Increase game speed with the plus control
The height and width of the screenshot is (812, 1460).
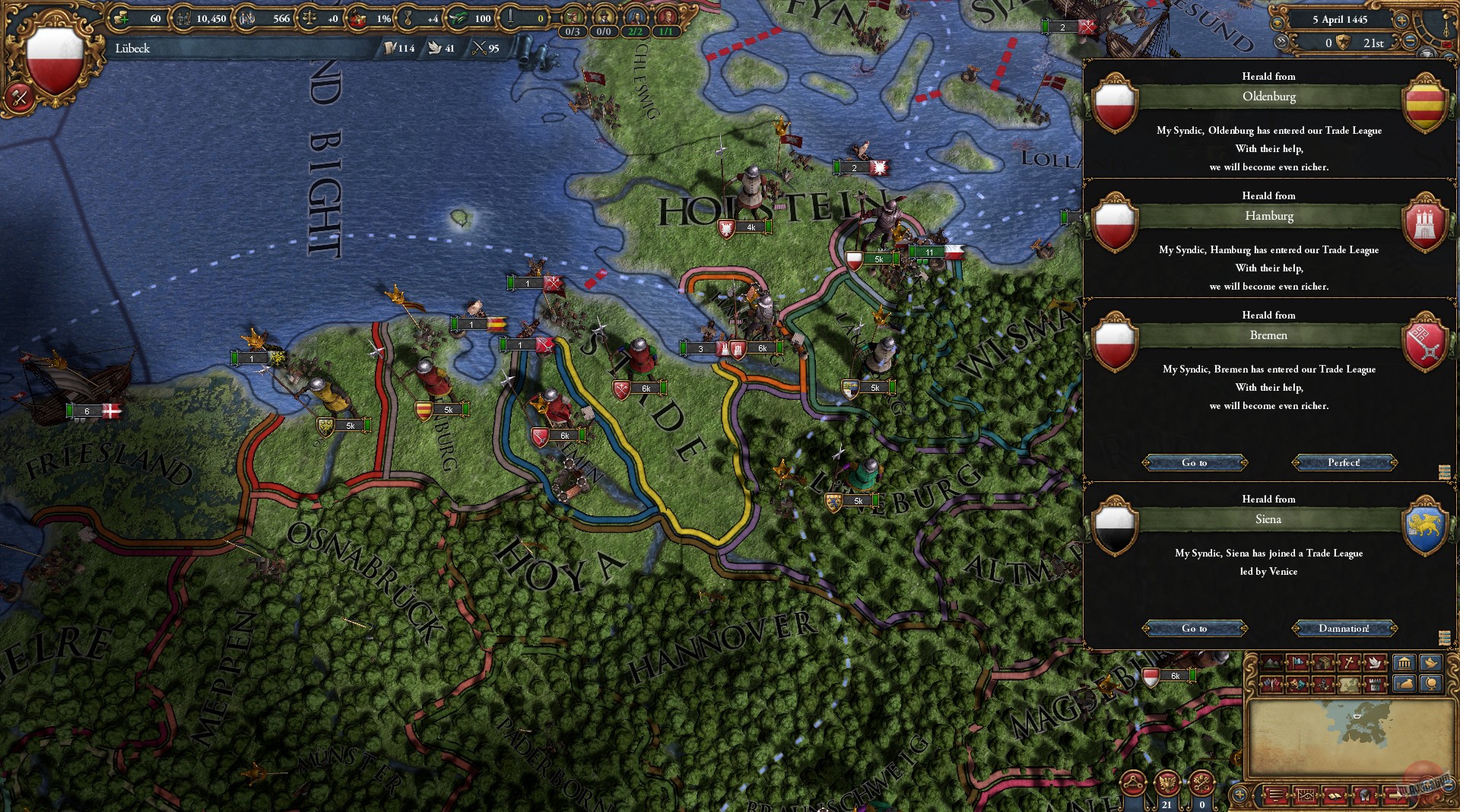(x=1401, y=20)
